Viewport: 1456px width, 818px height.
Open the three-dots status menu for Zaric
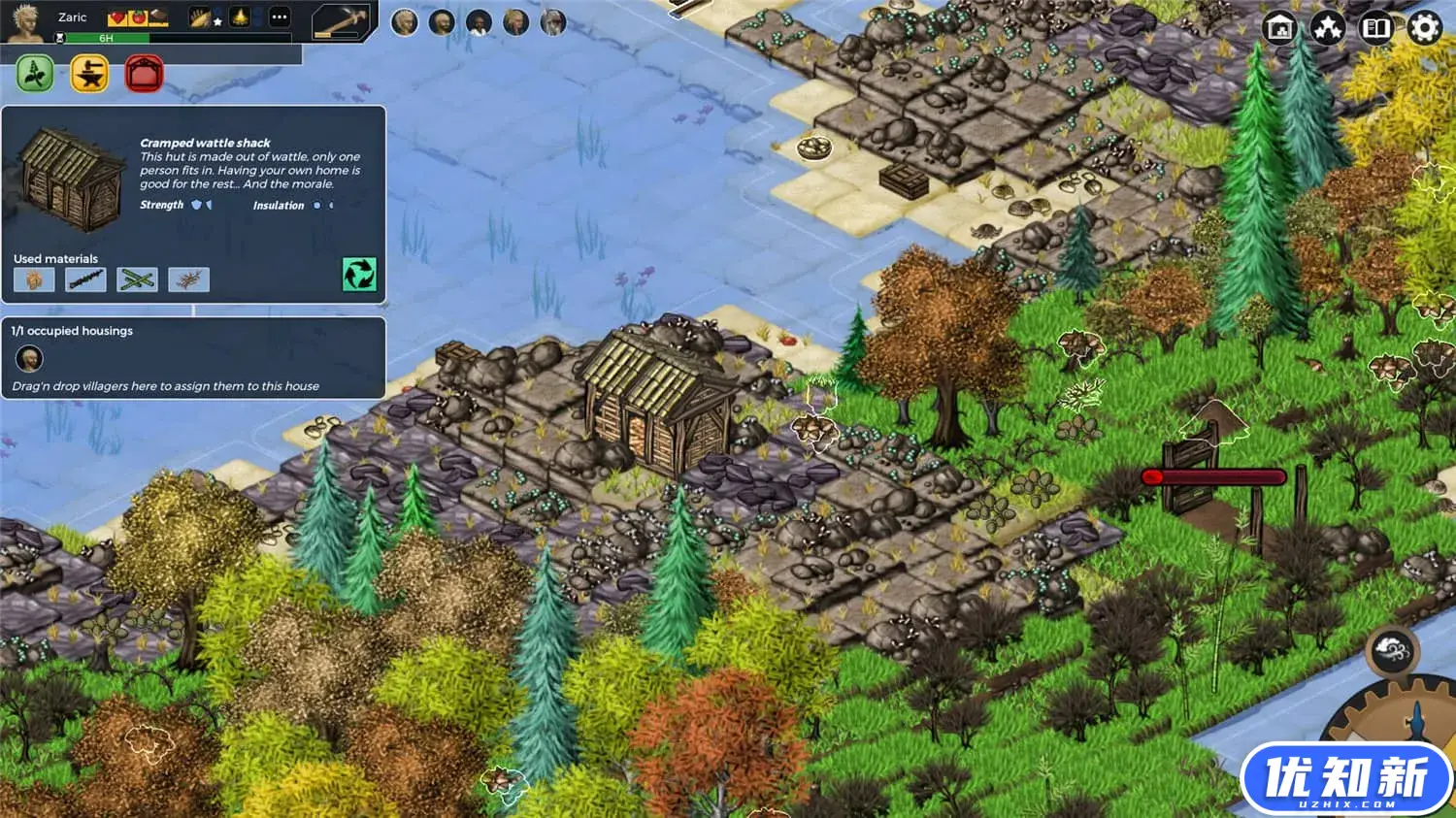pyautogui.click(x=279, y=17)
